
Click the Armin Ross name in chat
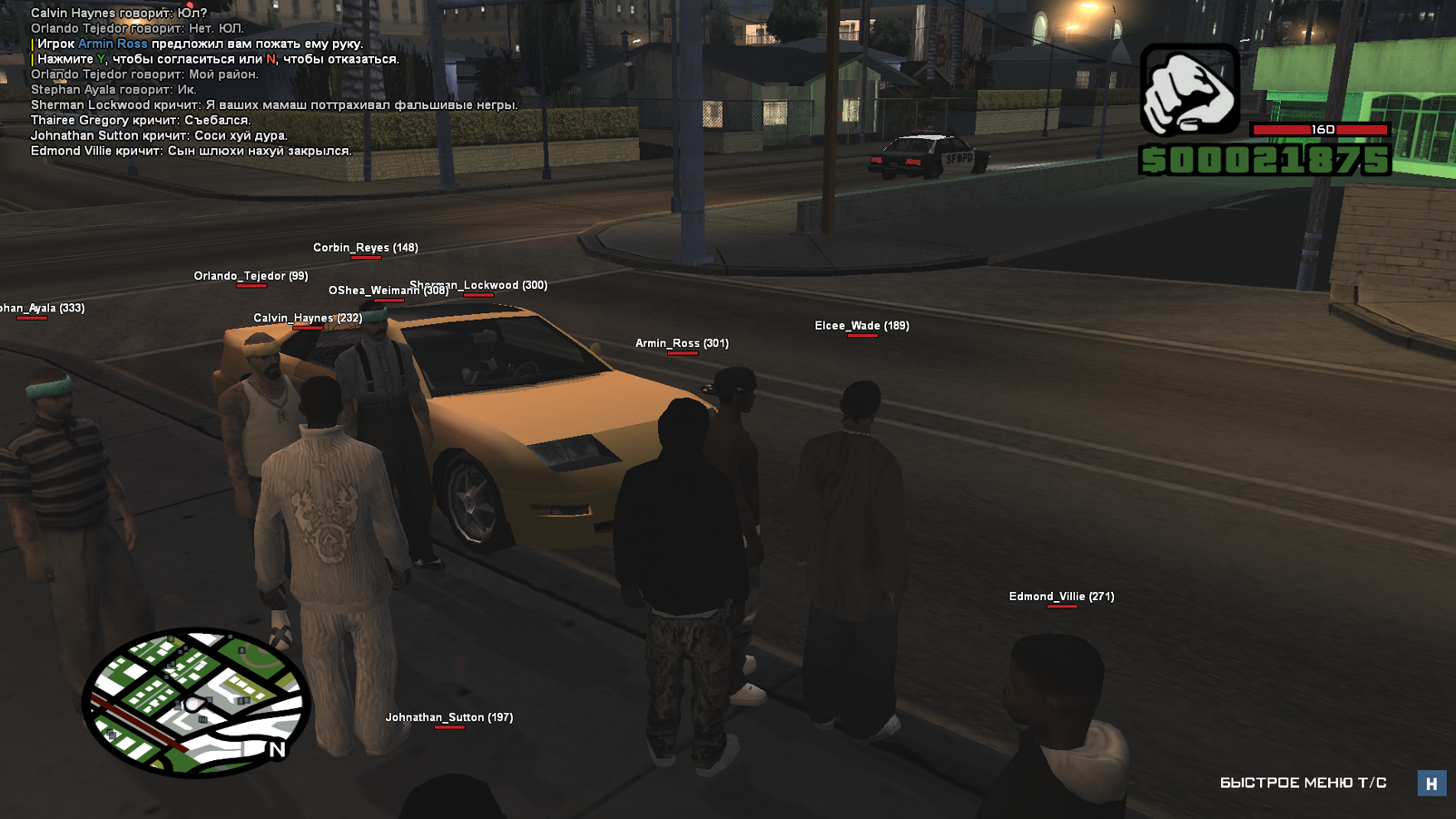[x=113, y=44]
